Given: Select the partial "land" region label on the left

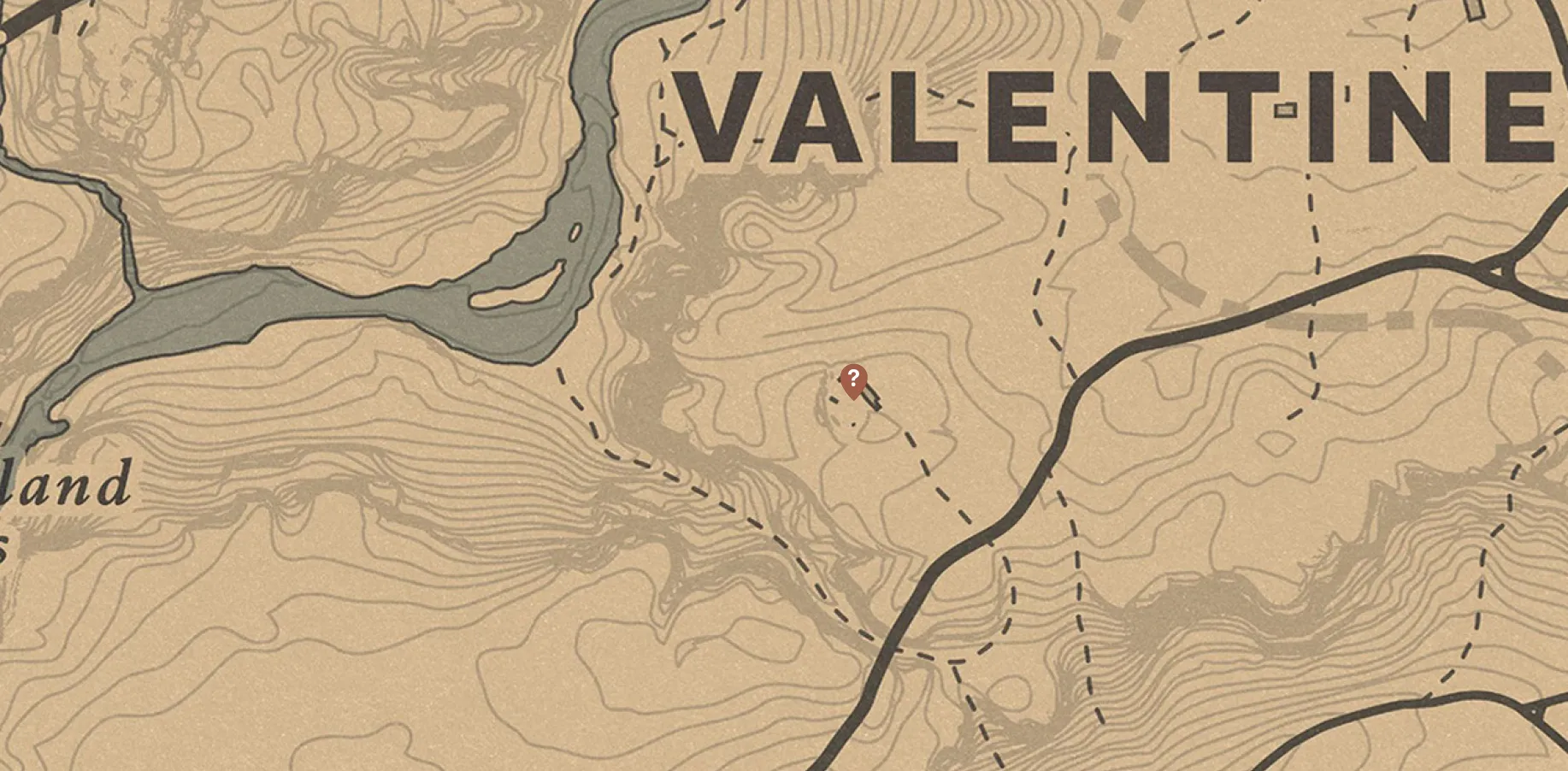Looking at the screenshot, I should [64, 487].
